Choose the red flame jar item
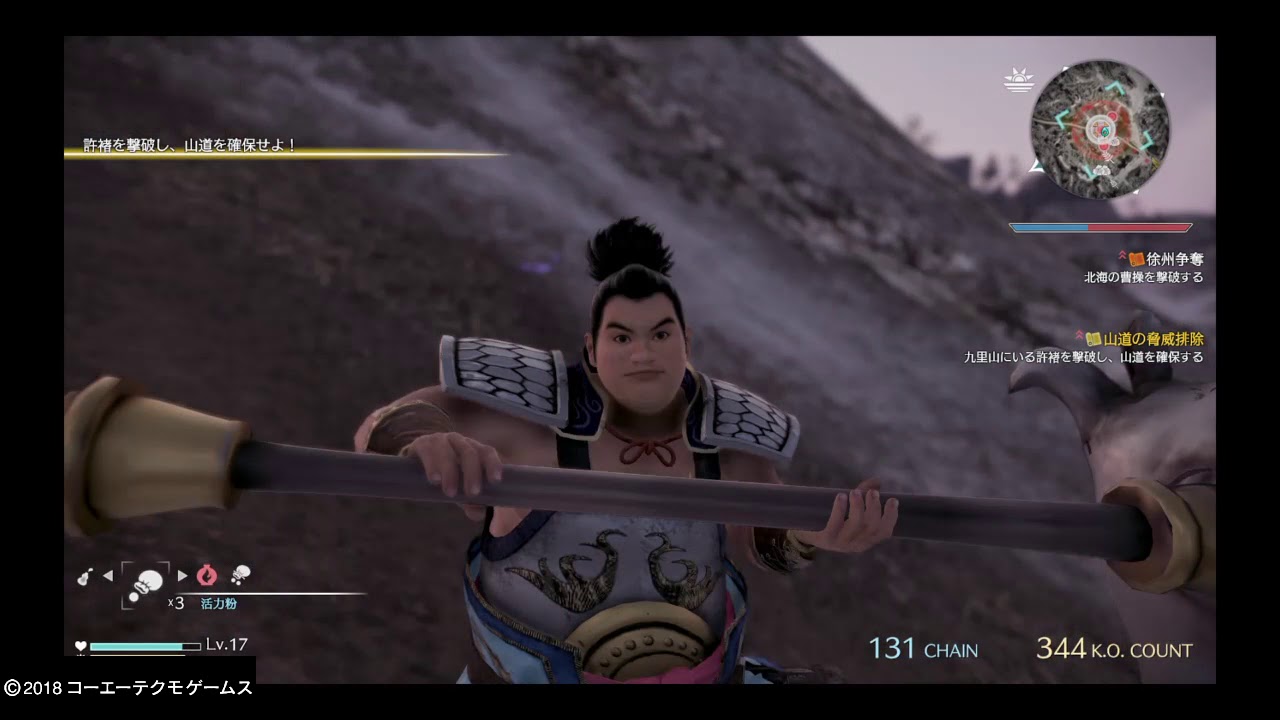 click(207, 575)
